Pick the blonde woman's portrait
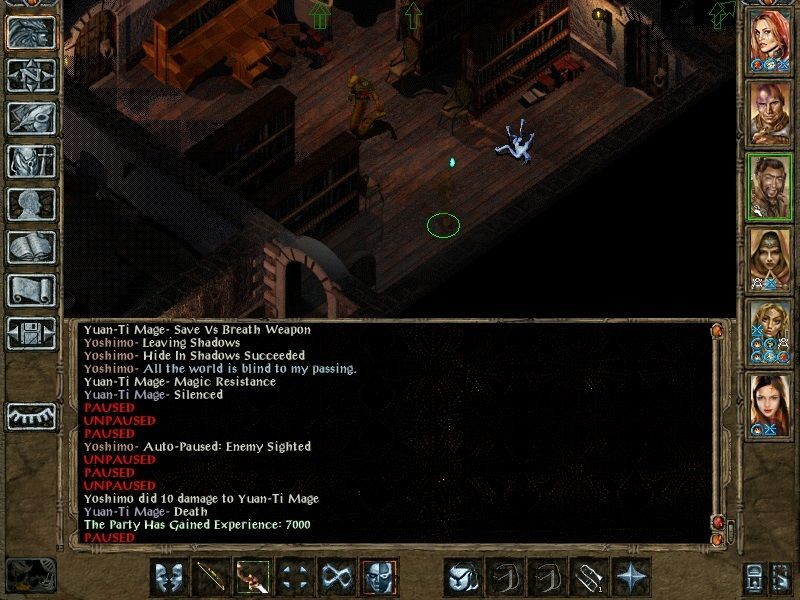 [x=770, y=329]
